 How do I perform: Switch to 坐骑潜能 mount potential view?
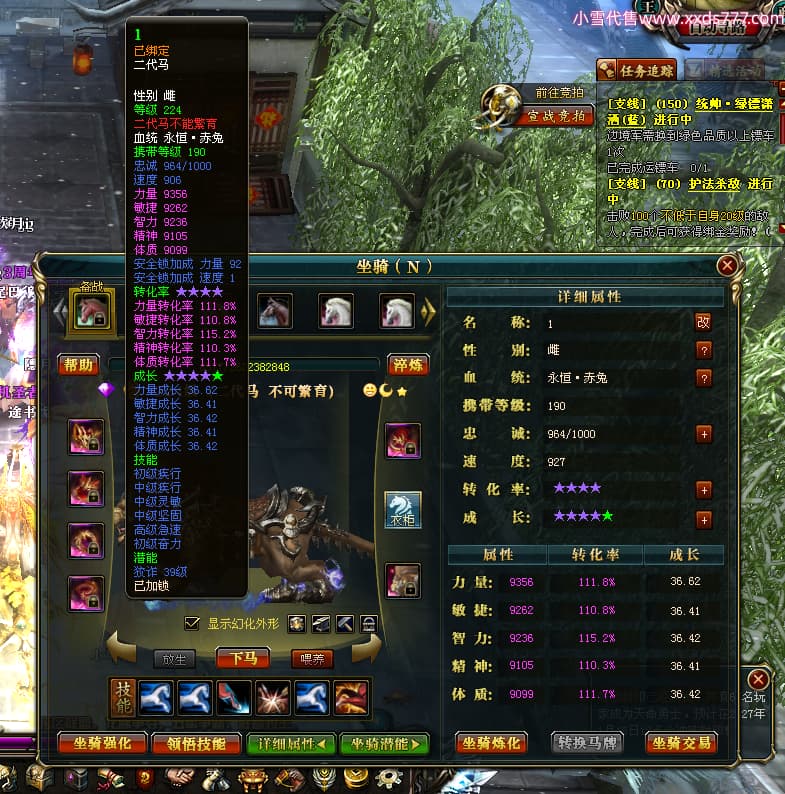385,743
